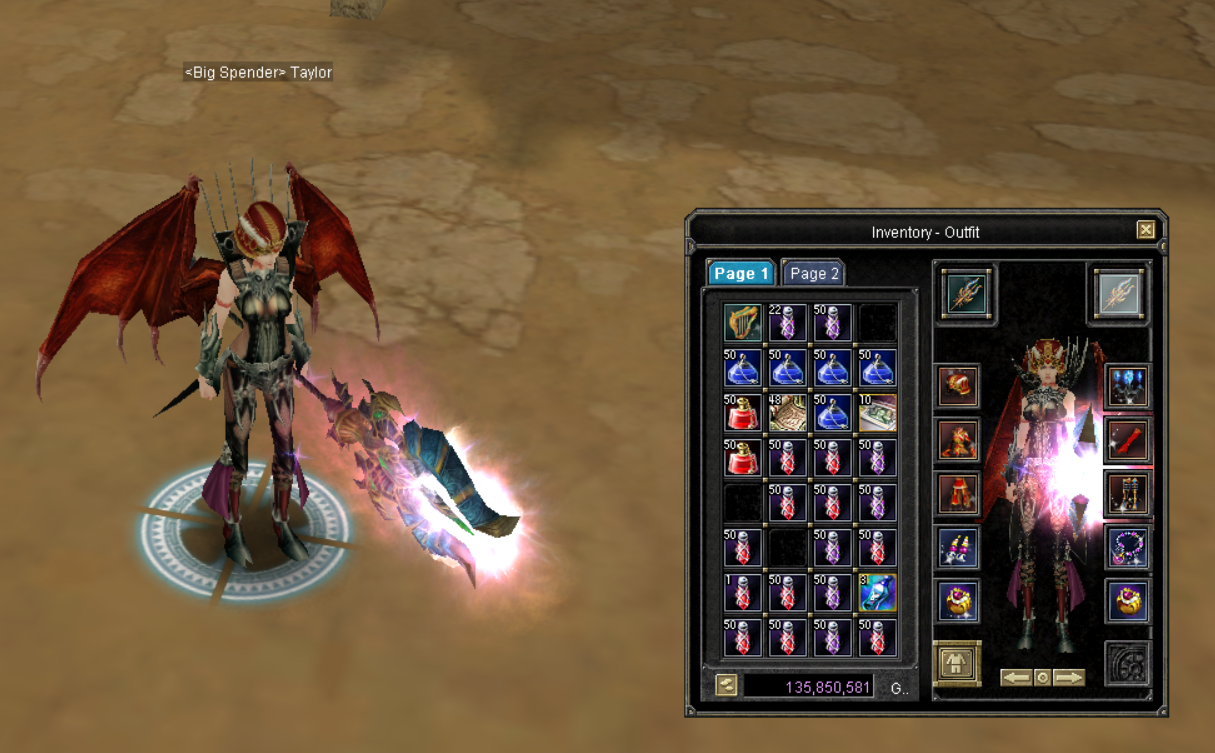This screenshot has height=753, width=1215.
Task: Select the purple beaded necklace slot
Action: click(1127, 547)
